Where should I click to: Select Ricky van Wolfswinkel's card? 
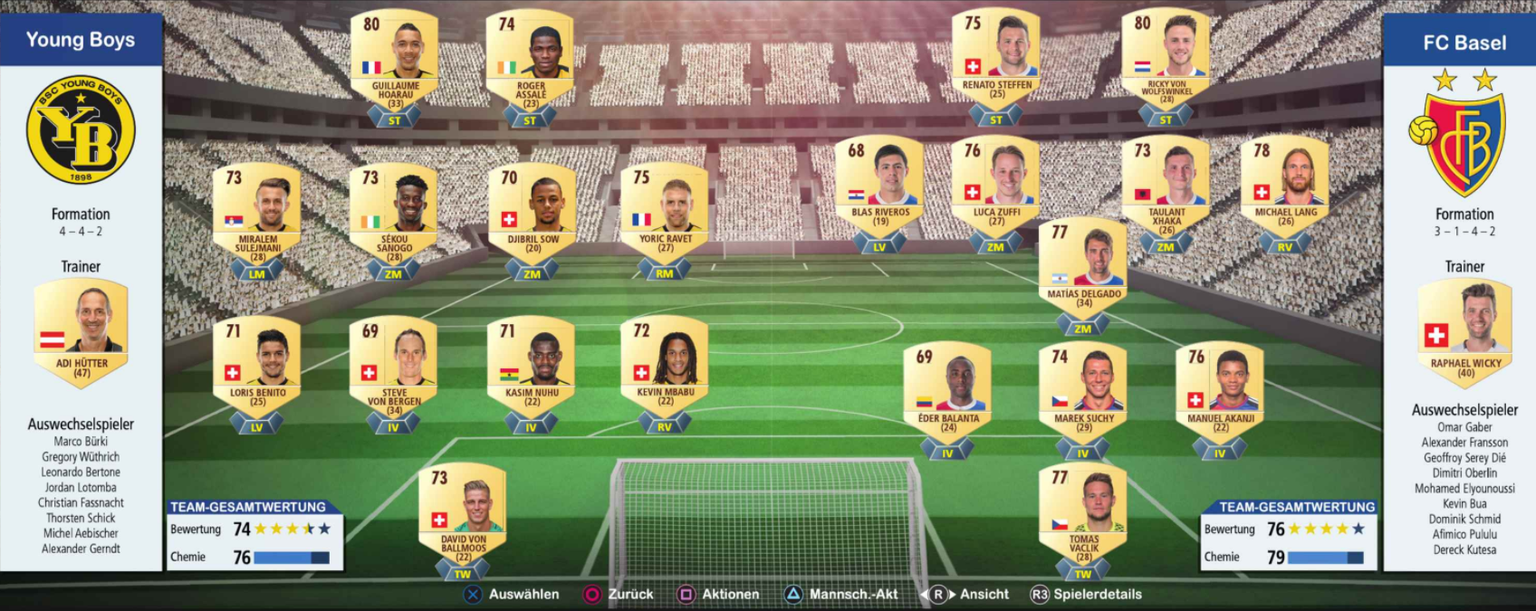(1166, 62)
